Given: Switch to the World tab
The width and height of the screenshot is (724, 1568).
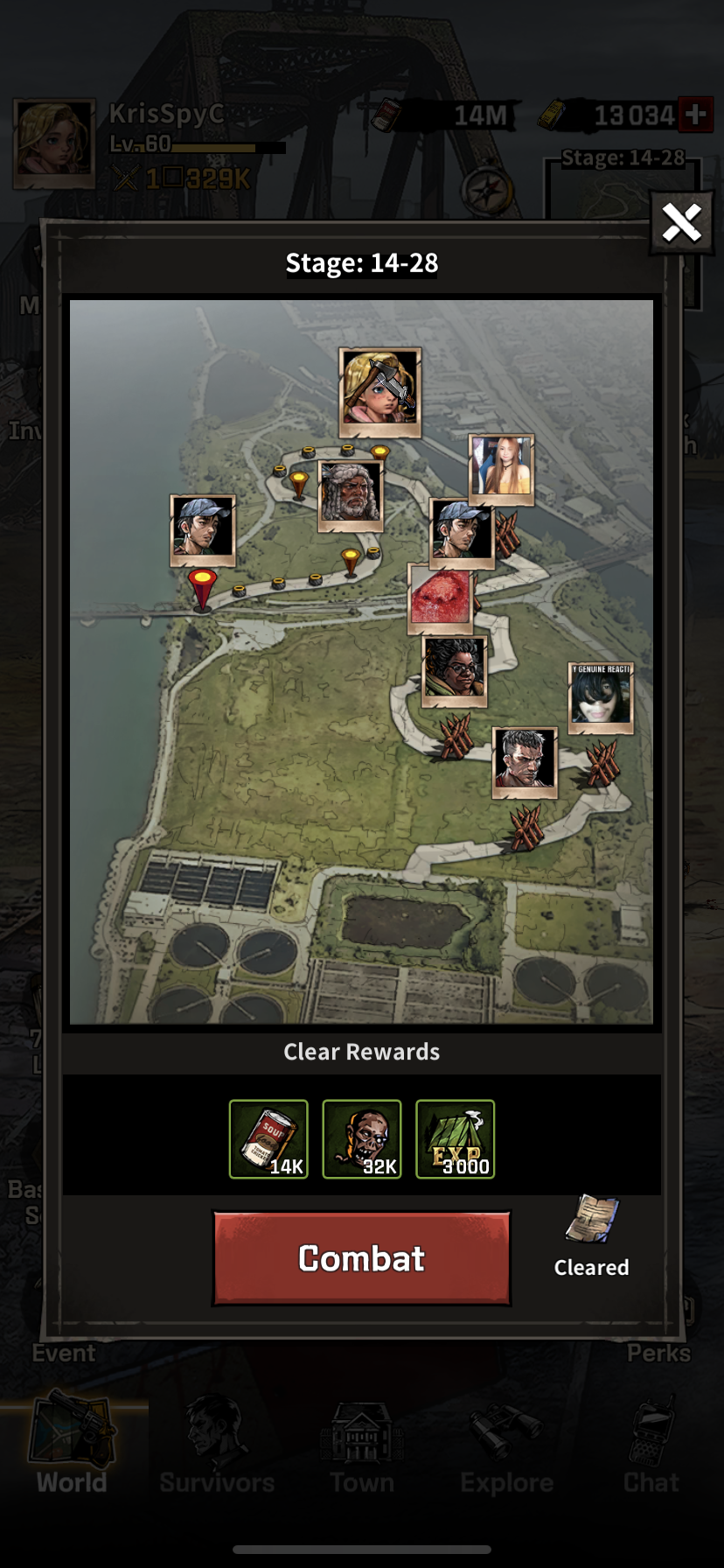Looking at the screenshot, I should click(x=72, y=1444).
